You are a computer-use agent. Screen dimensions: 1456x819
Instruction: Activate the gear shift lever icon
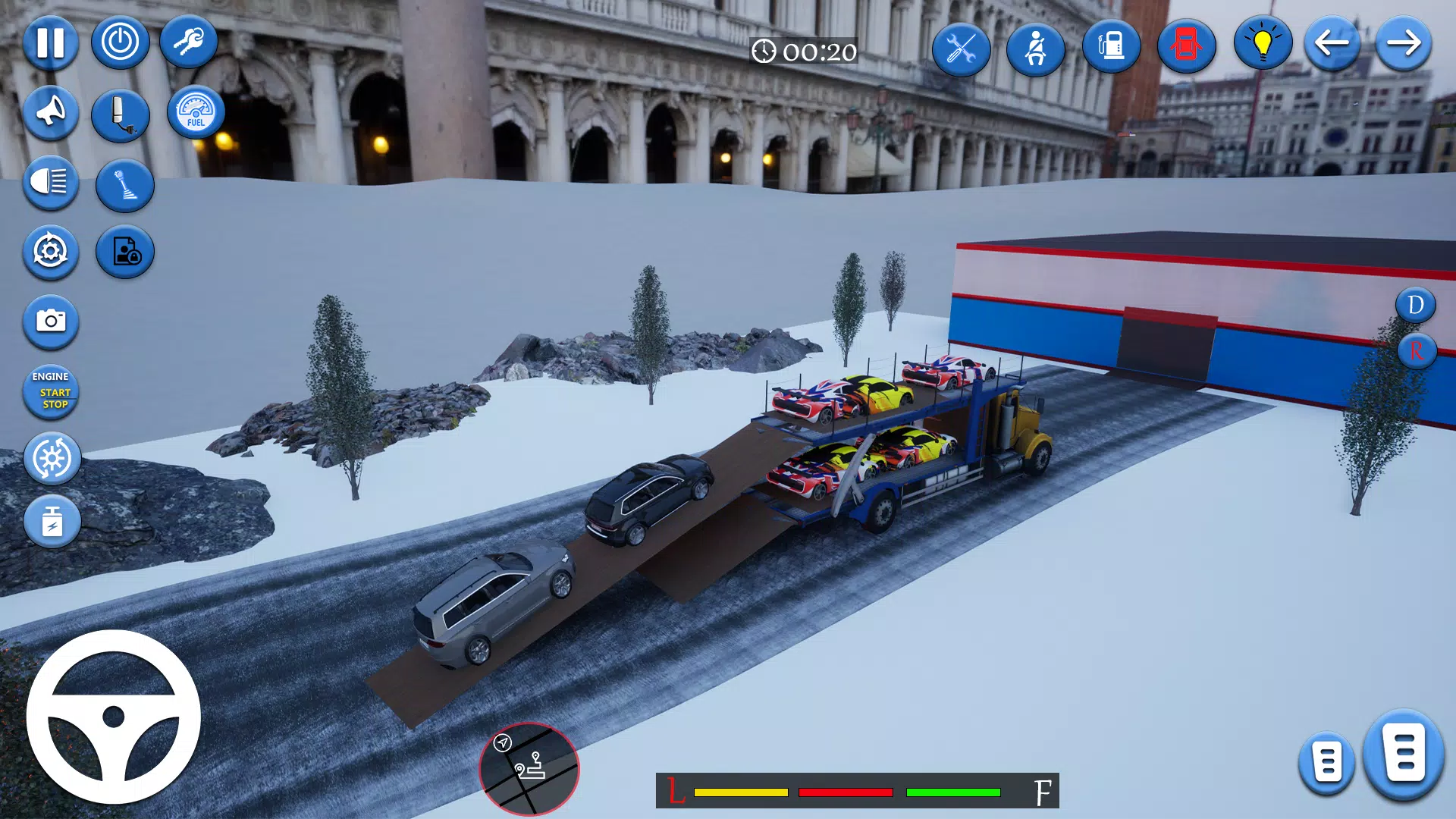point(125,185)
